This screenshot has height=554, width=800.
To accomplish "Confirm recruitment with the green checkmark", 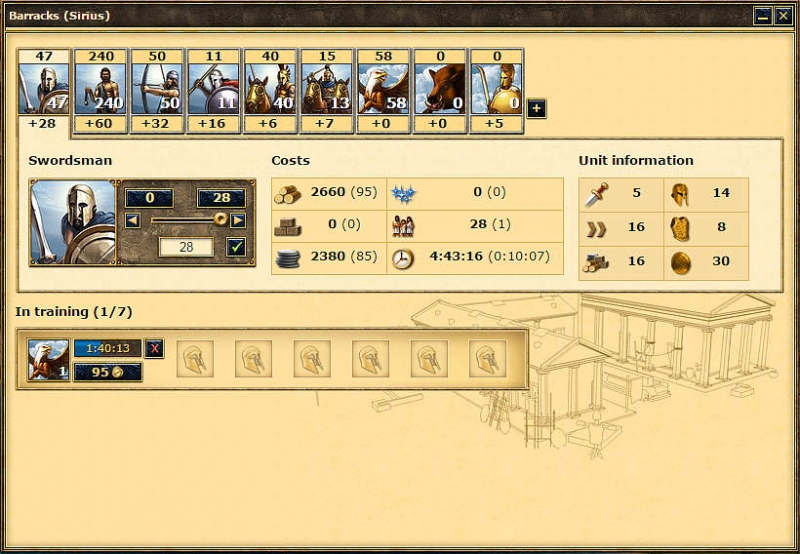I will [236, 246].
